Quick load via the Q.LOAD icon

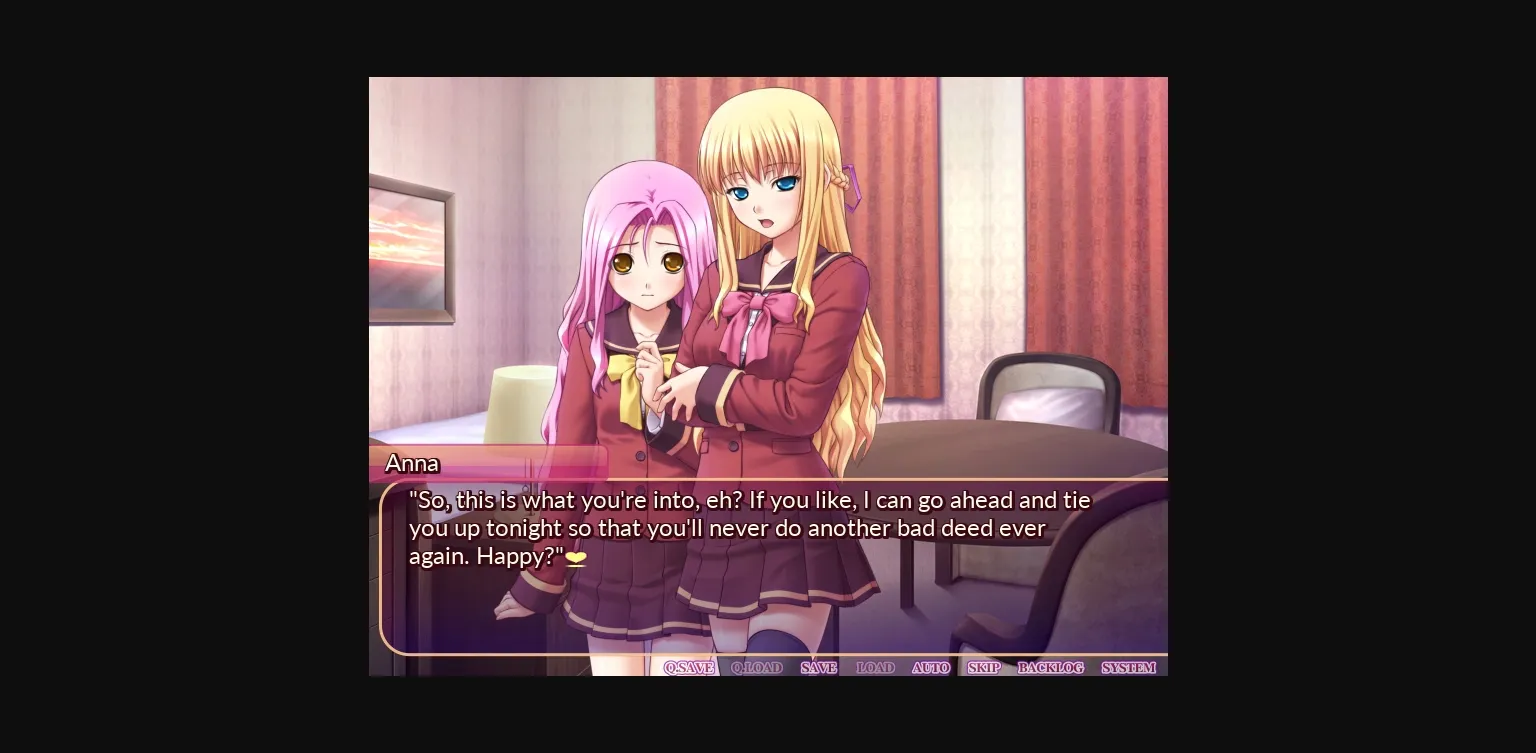757,667
